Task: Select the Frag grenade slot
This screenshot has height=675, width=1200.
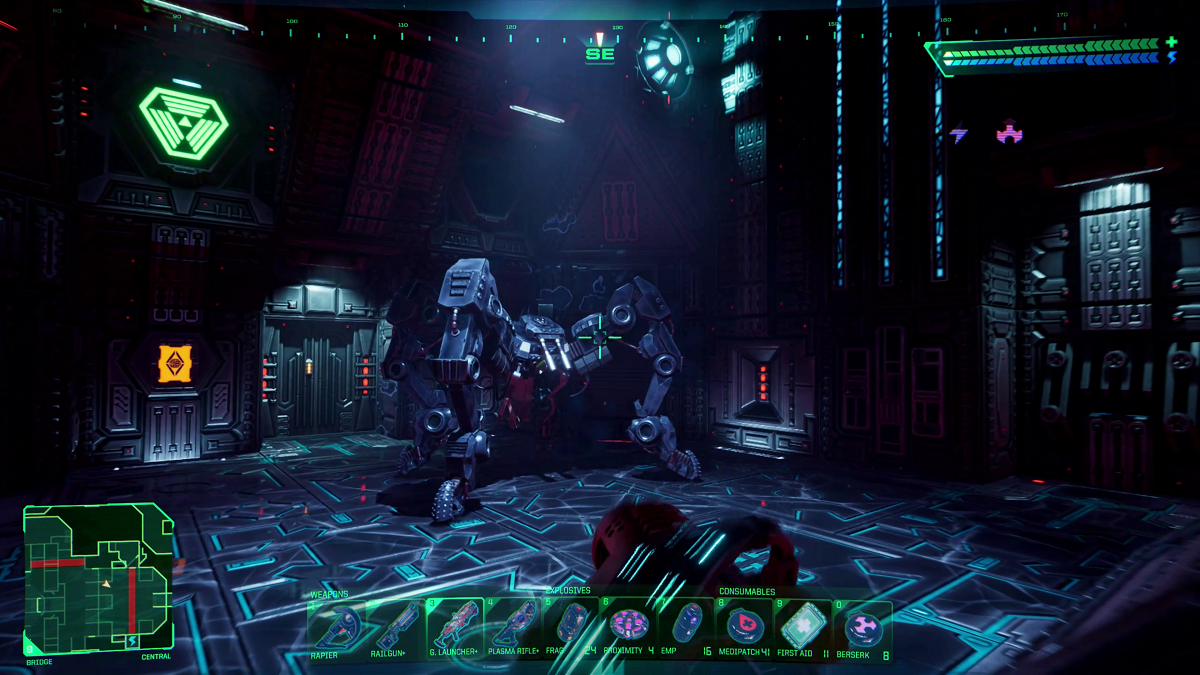Action: 573,625
